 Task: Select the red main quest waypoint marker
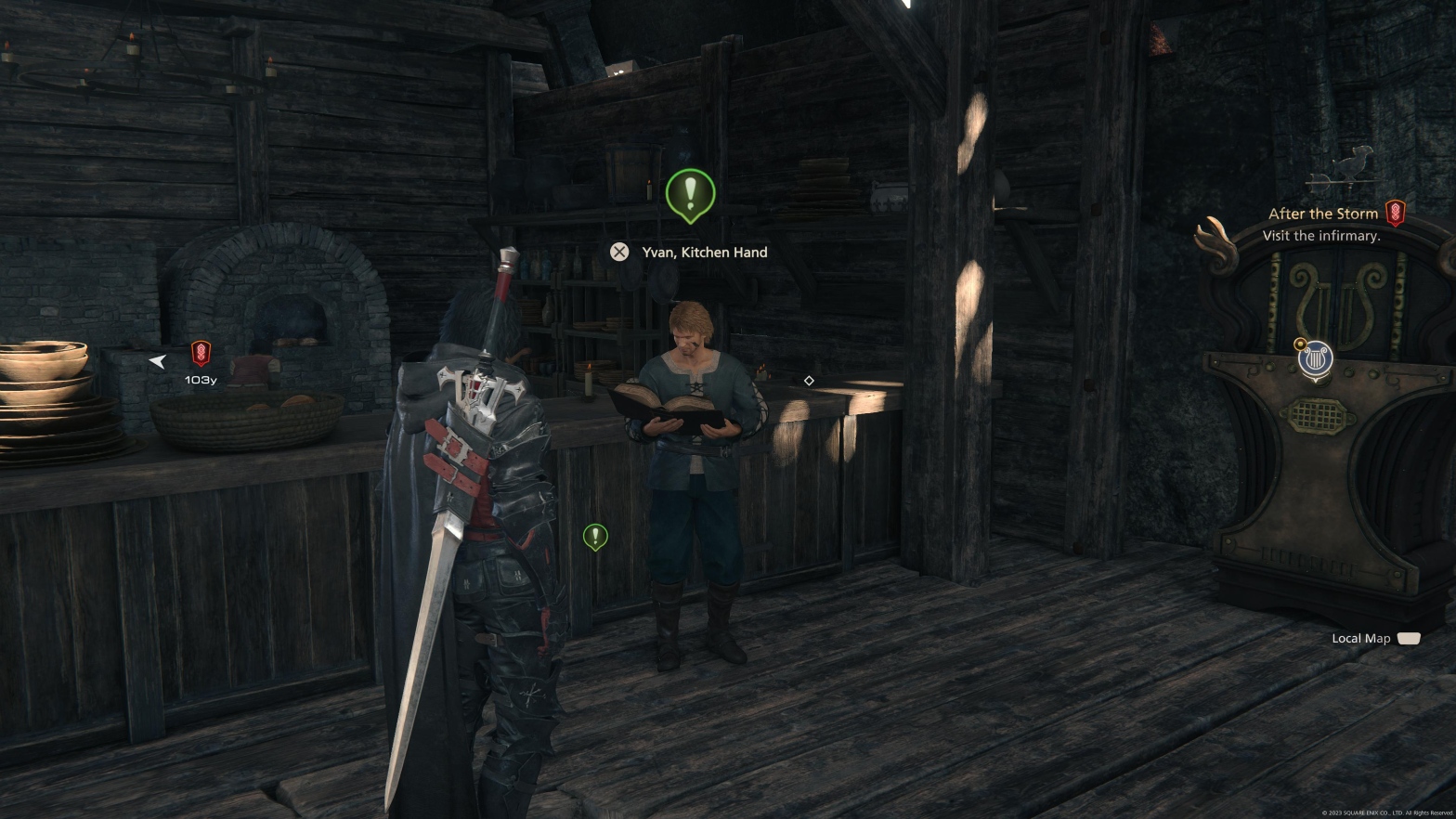(201, 354)
